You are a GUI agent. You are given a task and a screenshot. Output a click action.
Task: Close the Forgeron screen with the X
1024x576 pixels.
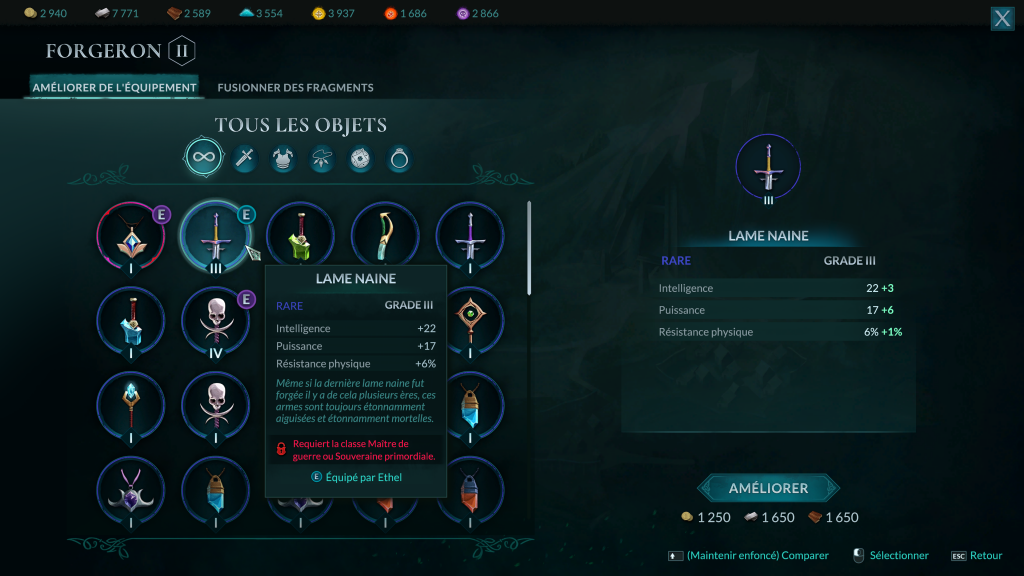[1002, 18]
